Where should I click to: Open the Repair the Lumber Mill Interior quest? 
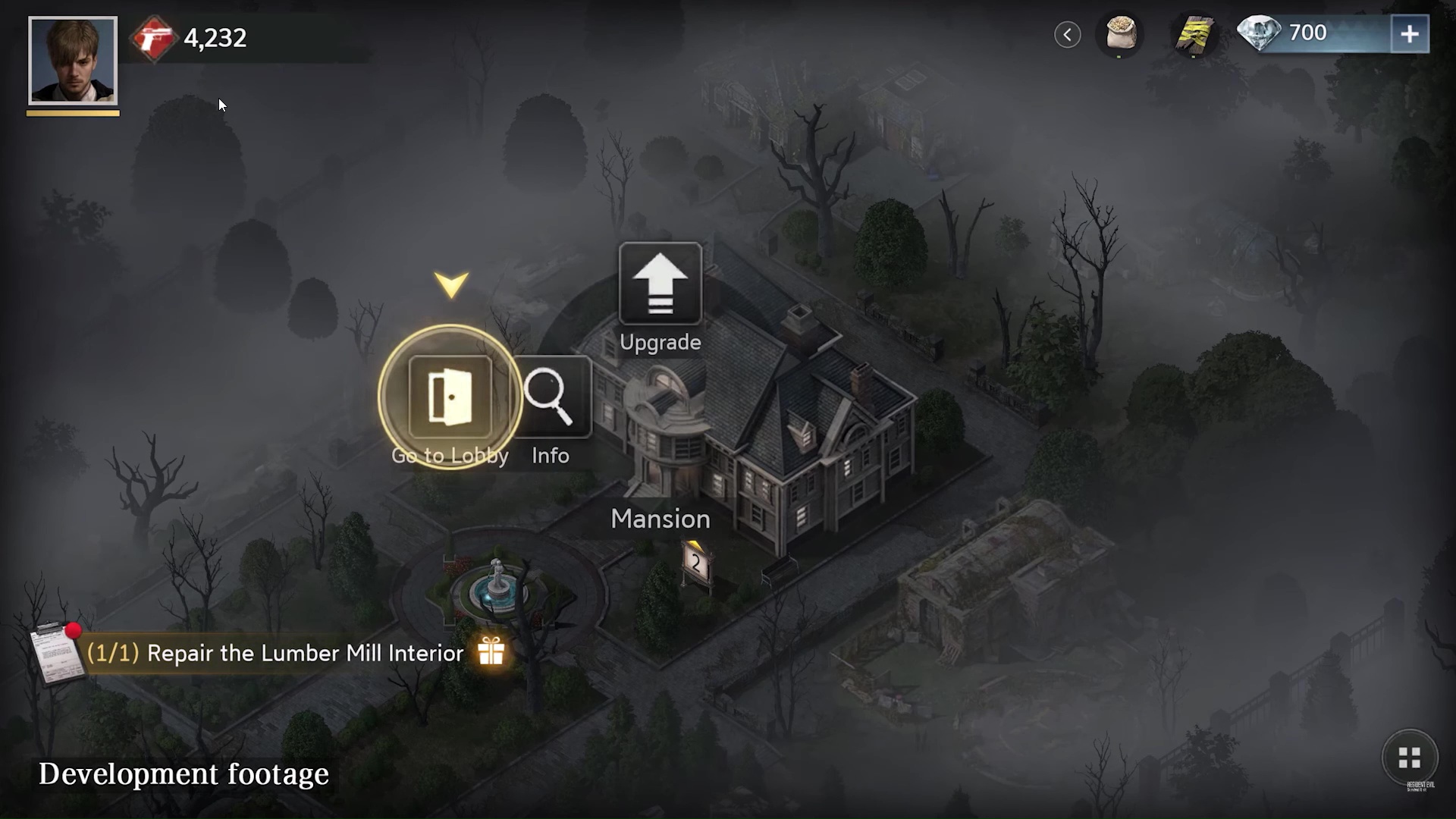coord(305,653)
